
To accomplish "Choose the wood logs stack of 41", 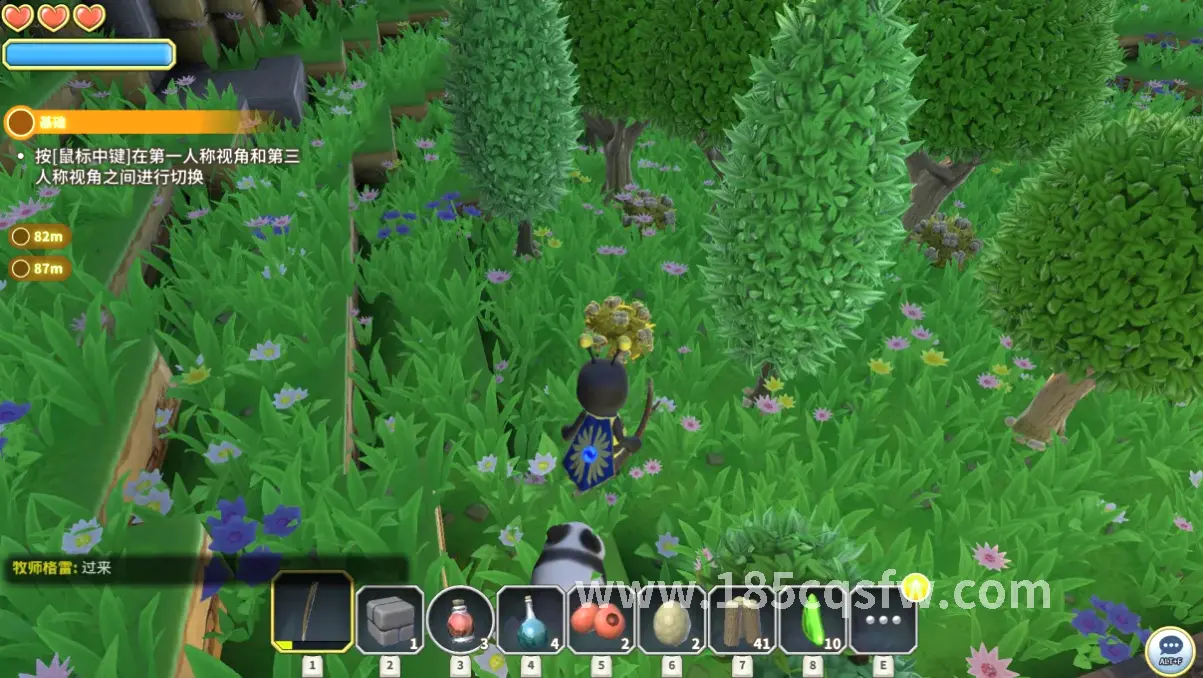I will coord(742,619).
